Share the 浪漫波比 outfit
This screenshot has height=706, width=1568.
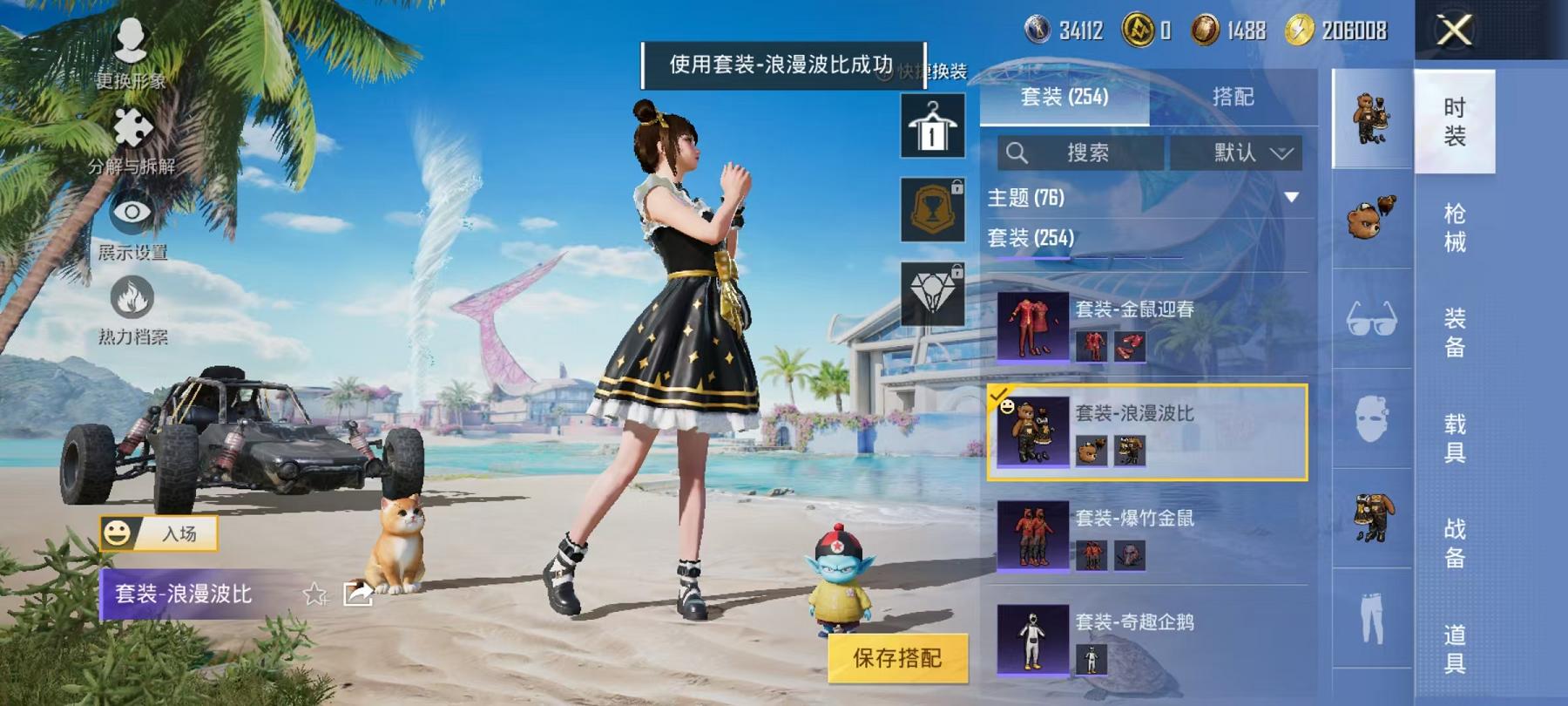coord(358,594)
